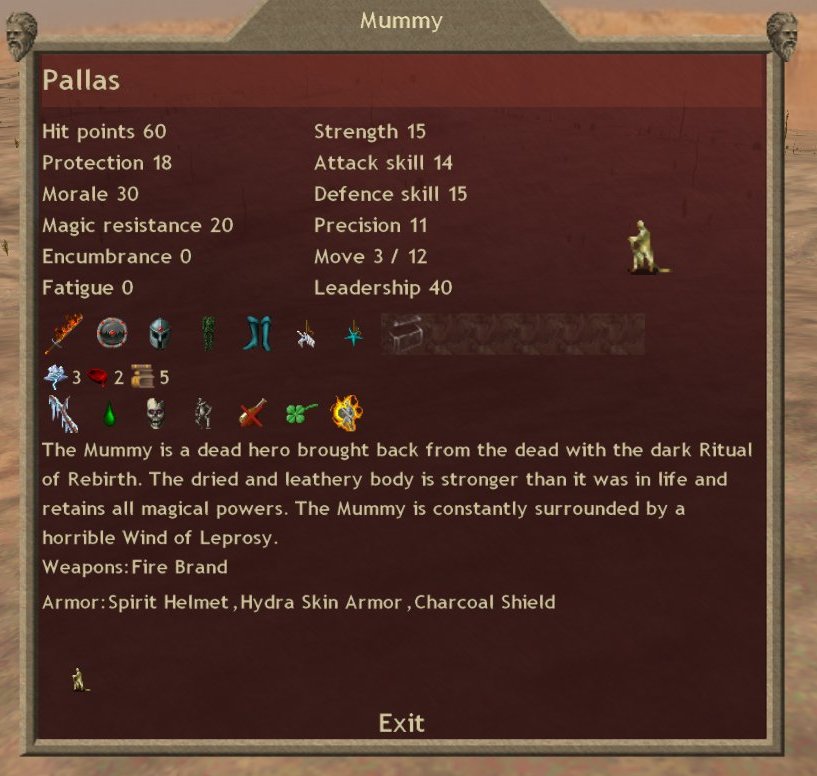Click the icy shards ability icon
The width and height of the screenshot is (817, 776).
[62, 413]
